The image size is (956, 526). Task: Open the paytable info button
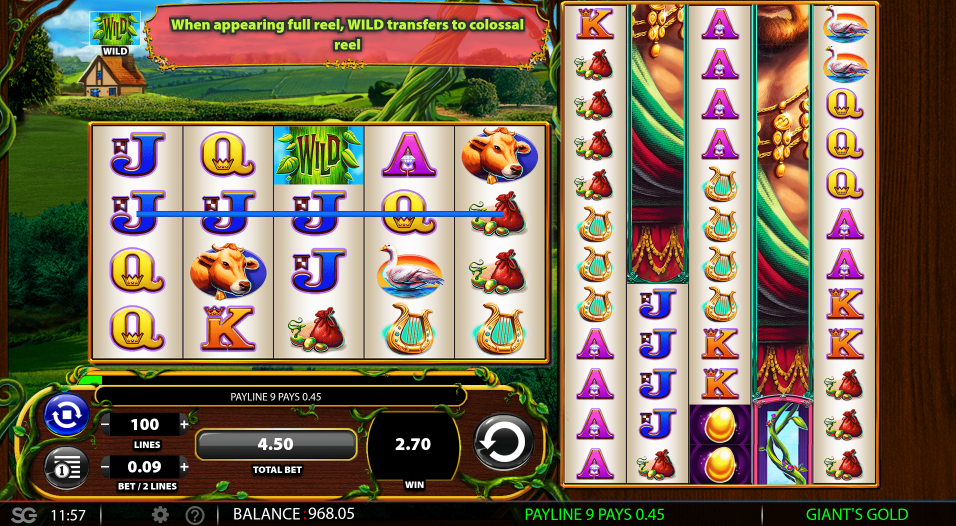67,466
